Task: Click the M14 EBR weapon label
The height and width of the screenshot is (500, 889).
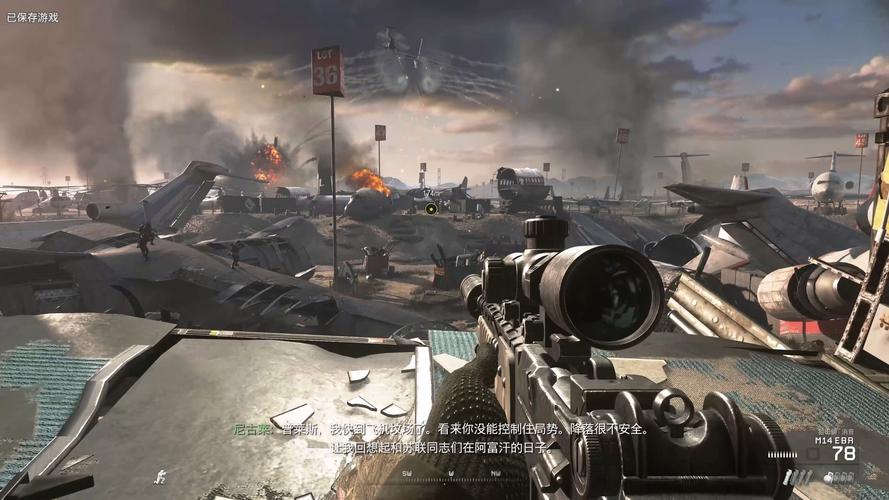Action: pos(835,440)
